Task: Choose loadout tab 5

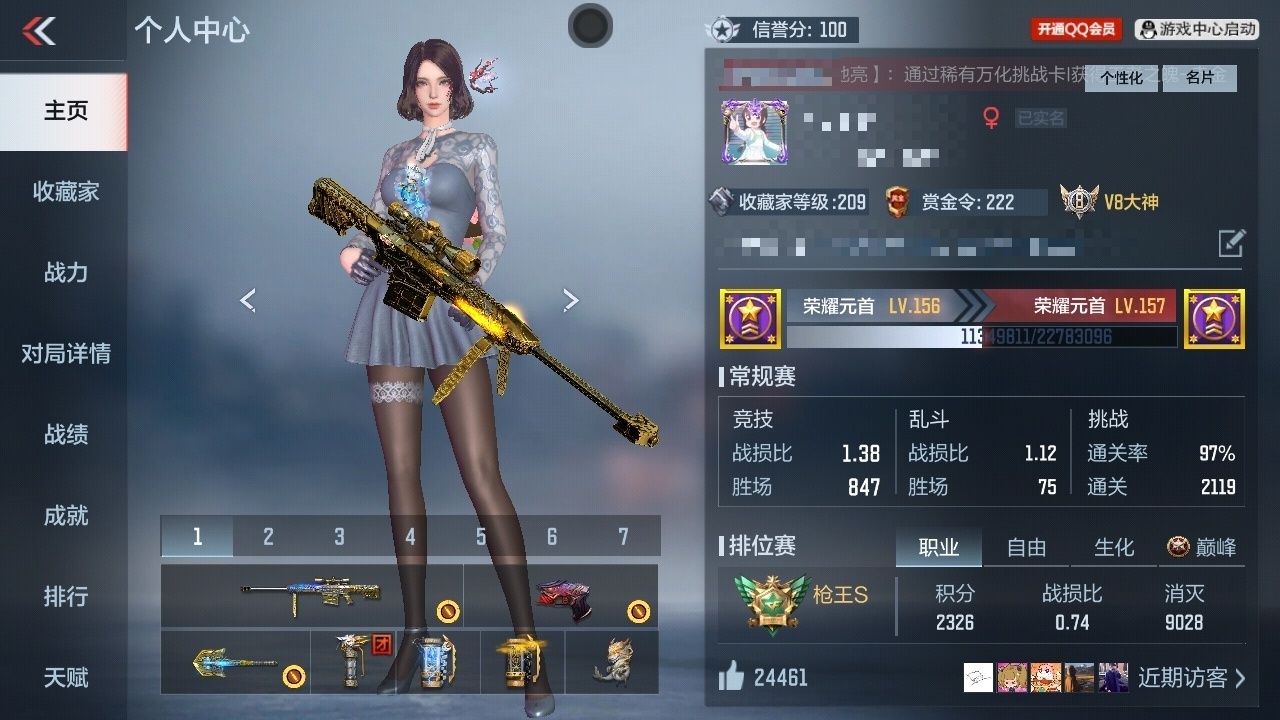Action: (481, 537)
